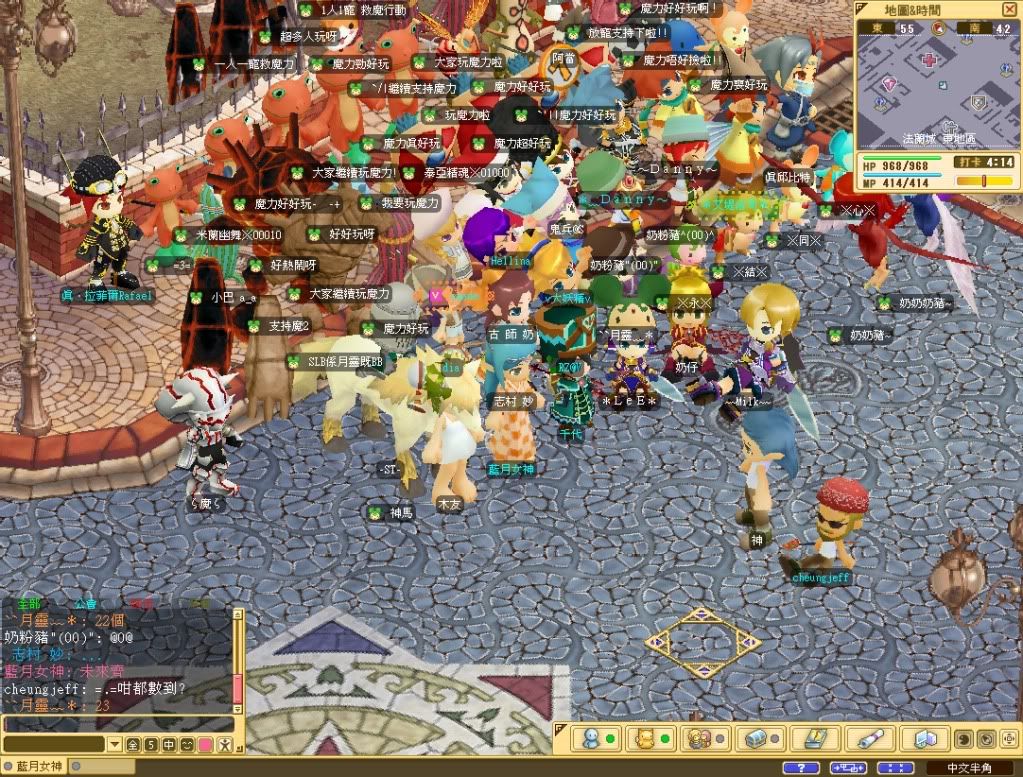Click the shield marker on the minimap
This screenshot has width=1023, height=777.
pyautogui.click(x=978, y=101)
